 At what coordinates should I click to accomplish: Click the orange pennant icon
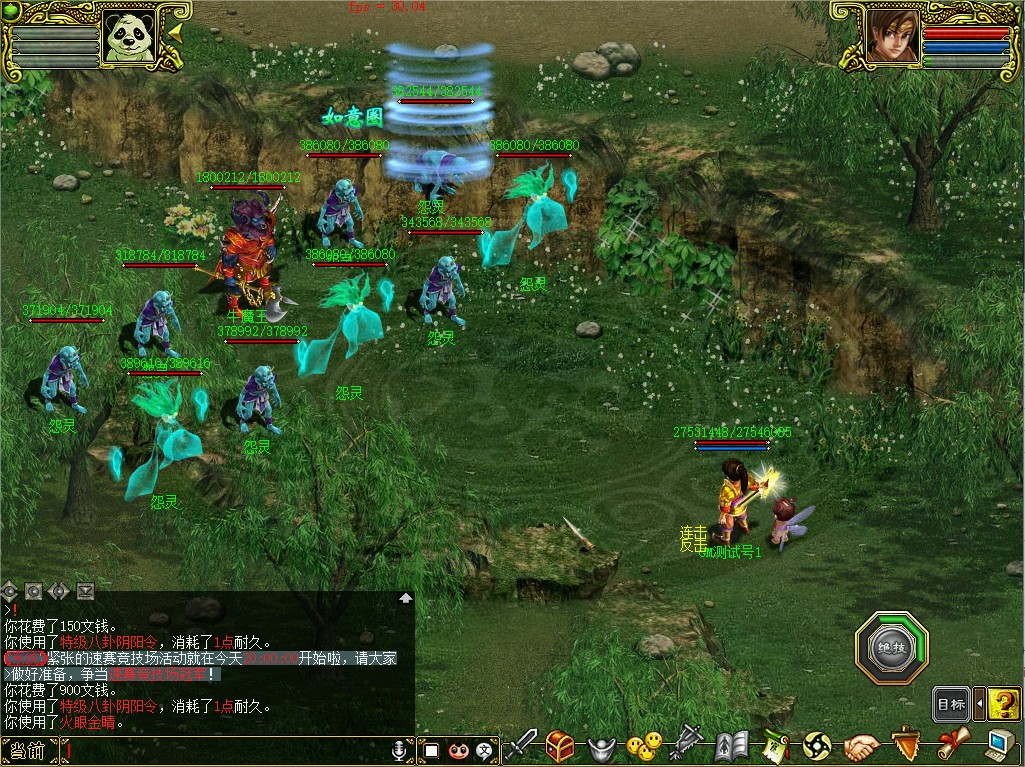(x=907, y=744)
